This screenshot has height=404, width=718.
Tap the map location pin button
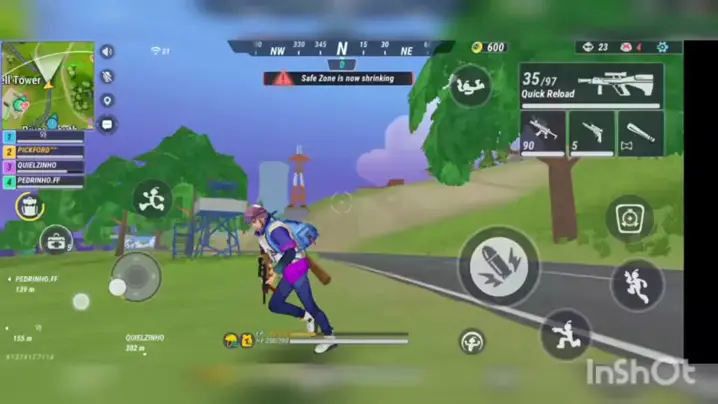point(107,101)
